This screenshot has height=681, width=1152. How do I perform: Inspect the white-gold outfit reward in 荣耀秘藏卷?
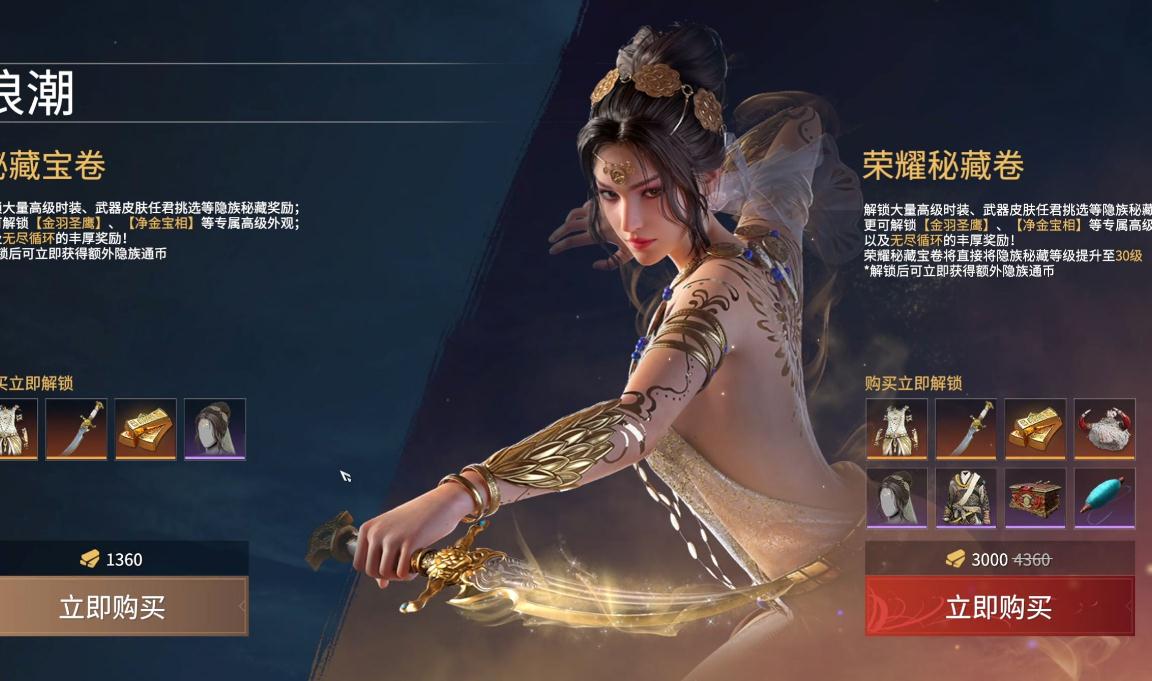click(x=896, y=428)
